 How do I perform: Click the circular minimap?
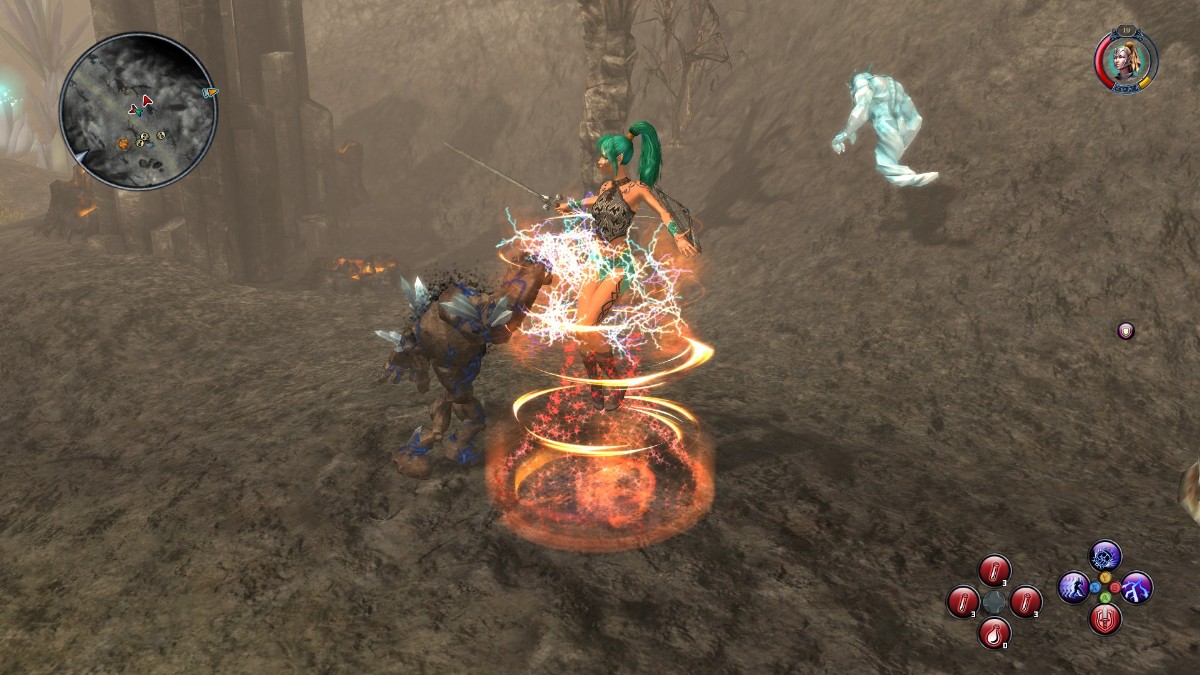(137, 111)
